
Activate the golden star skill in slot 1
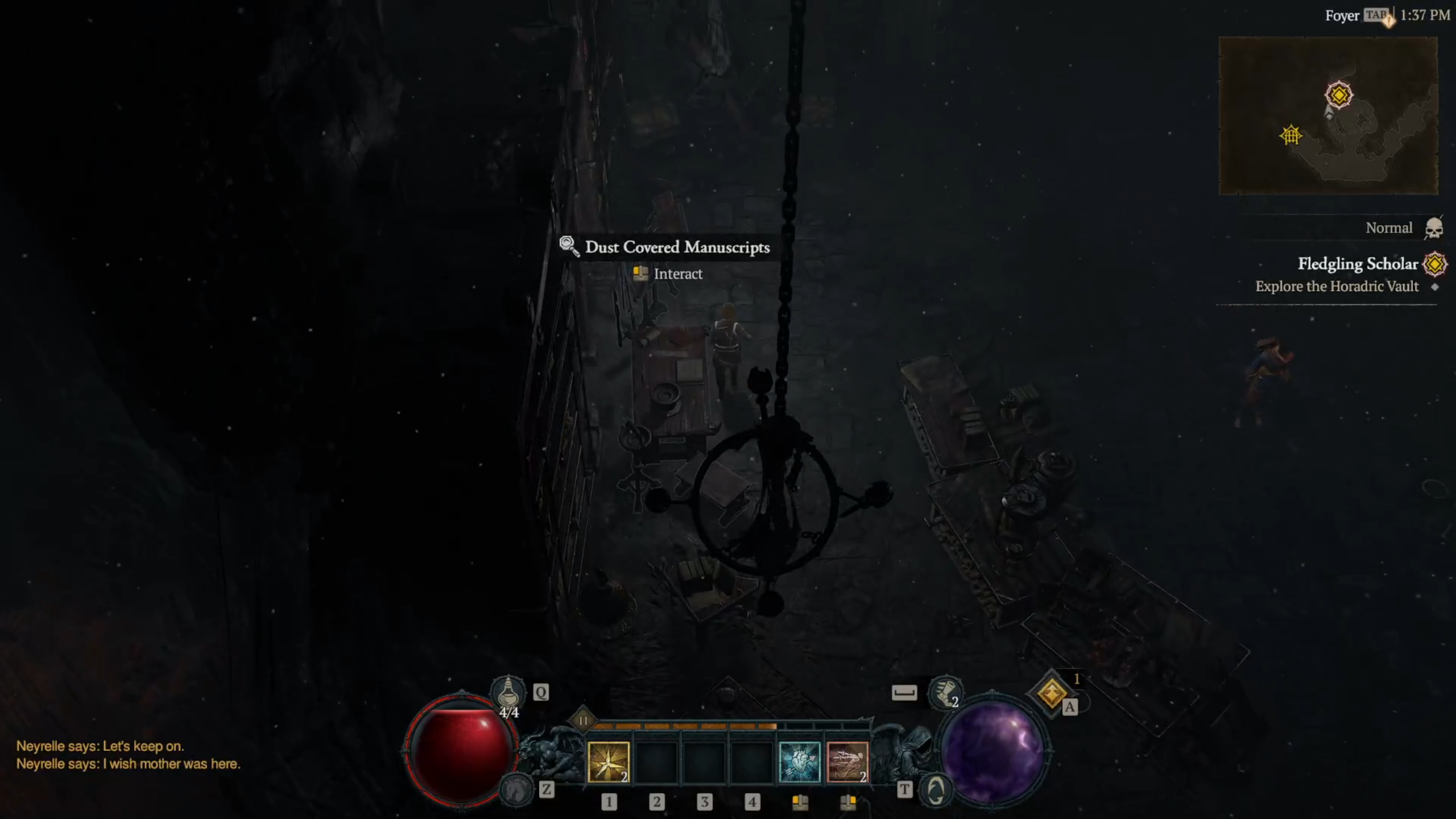608,762
